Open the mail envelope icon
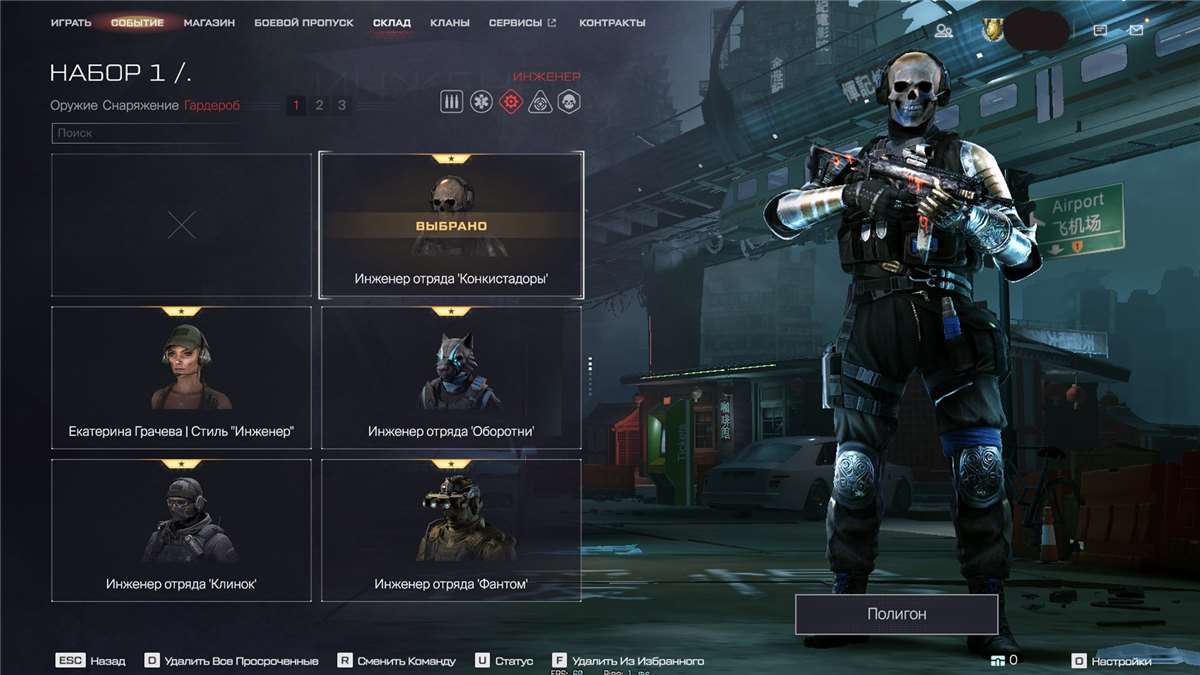This screenshot has height=675, width=1200. (x=1136, y=31)
